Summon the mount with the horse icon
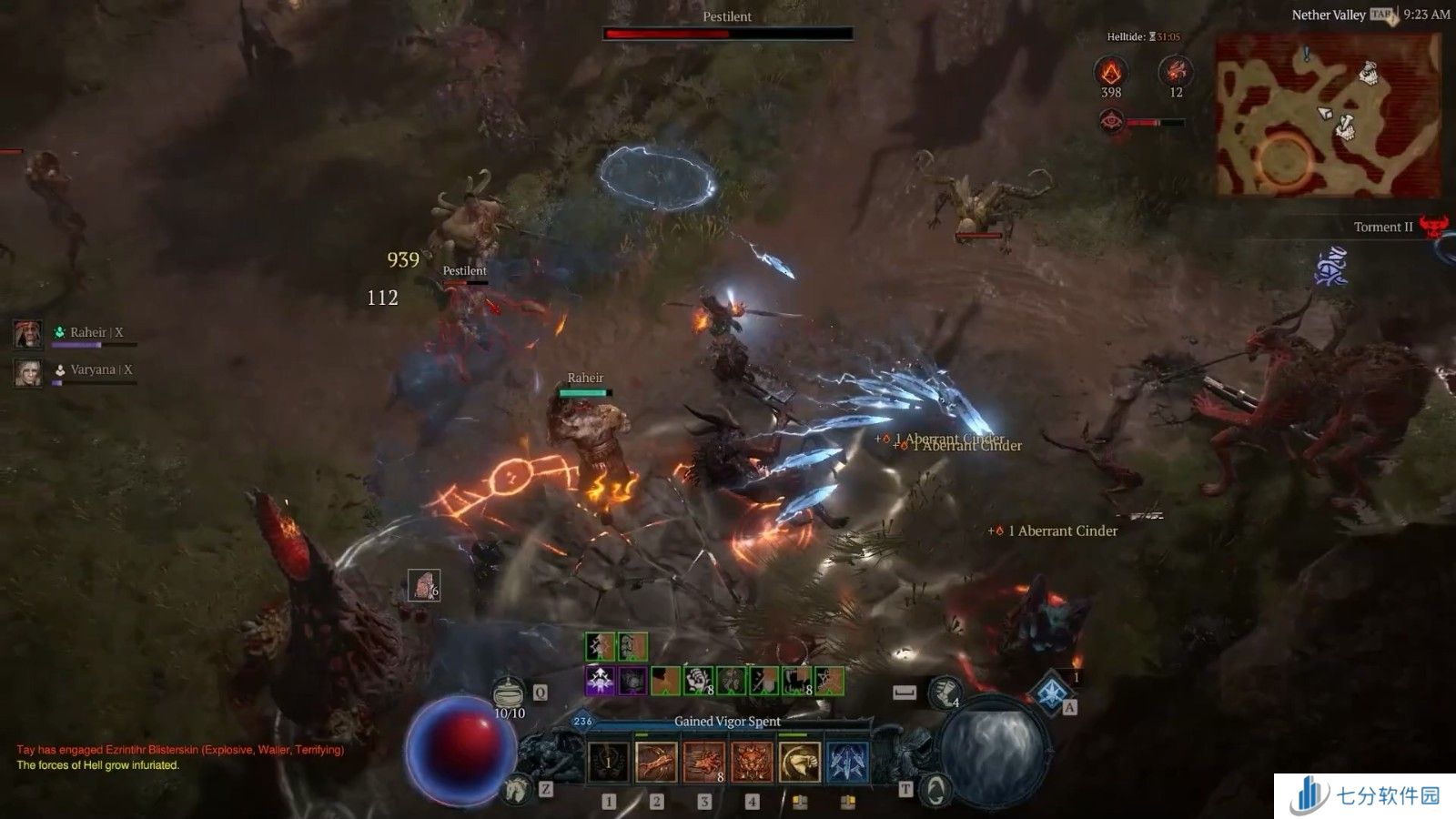1456x819 pixels. click(x=518, y=788)
